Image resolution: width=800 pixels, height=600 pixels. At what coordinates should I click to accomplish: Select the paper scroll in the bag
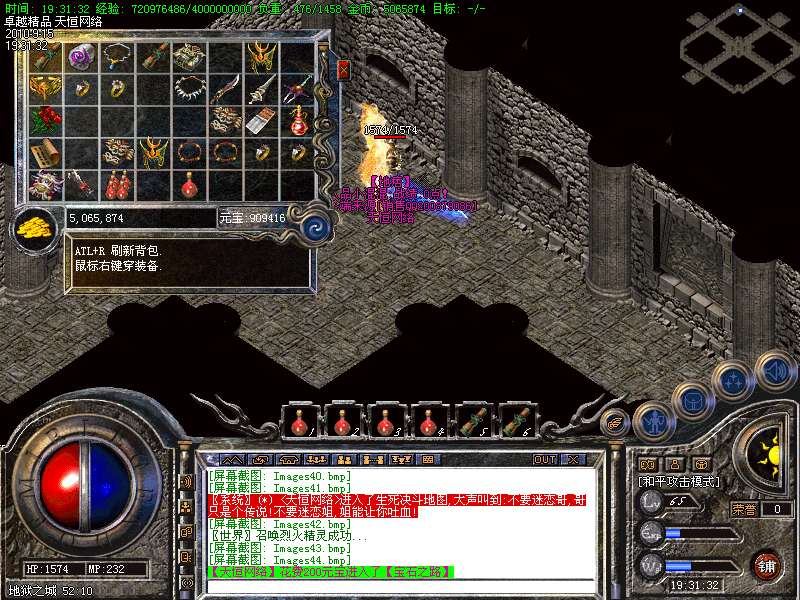[46, 152]
